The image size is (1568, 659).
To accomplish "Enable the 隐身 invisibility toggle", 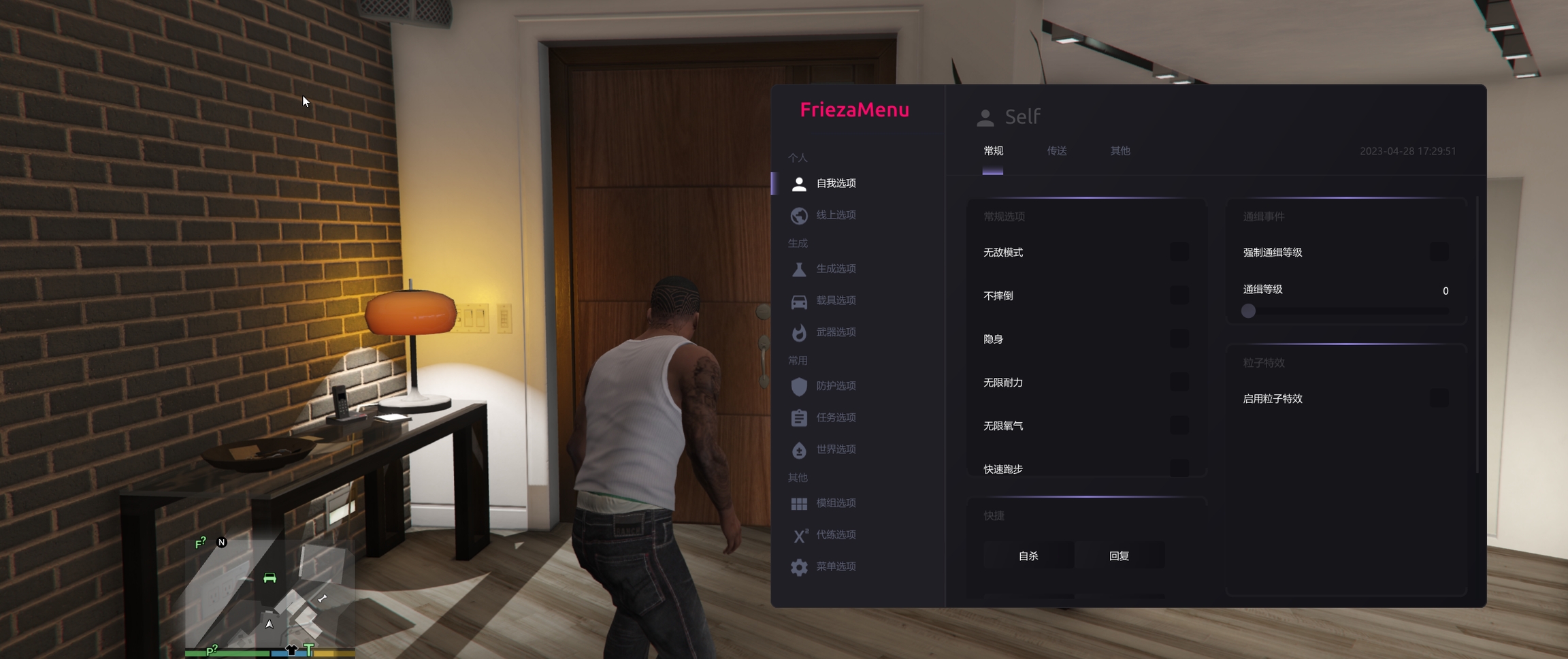I will pyautogui.click(x=1179, y=339).
